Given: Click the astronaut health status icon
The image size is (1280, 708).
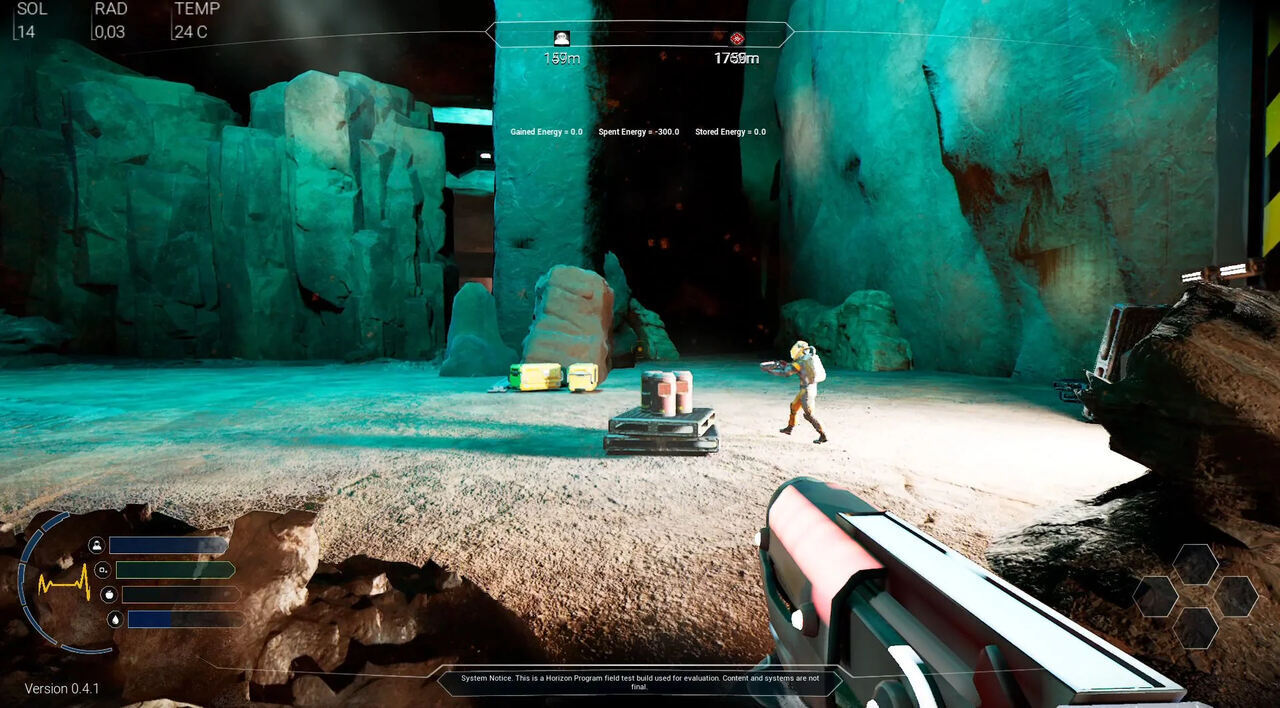Looking at the screenshot, I should pyautogui.click(x=96, y=545).
